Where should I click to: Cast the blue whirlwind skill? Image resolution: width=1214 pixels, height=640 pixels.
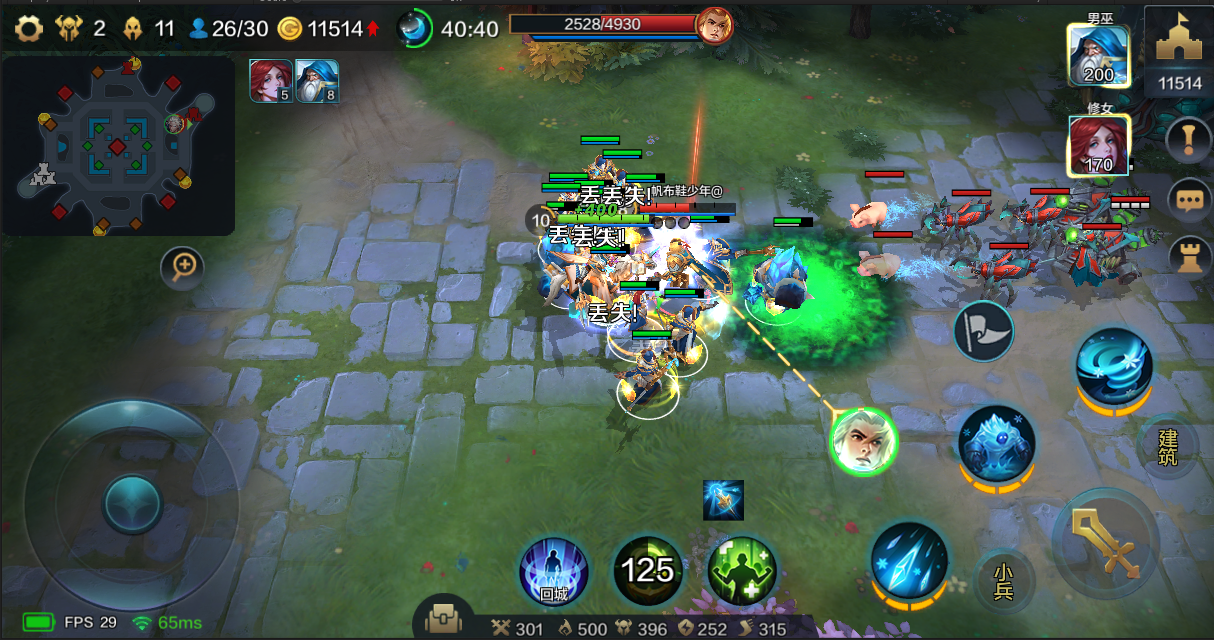pos(1113,364)
